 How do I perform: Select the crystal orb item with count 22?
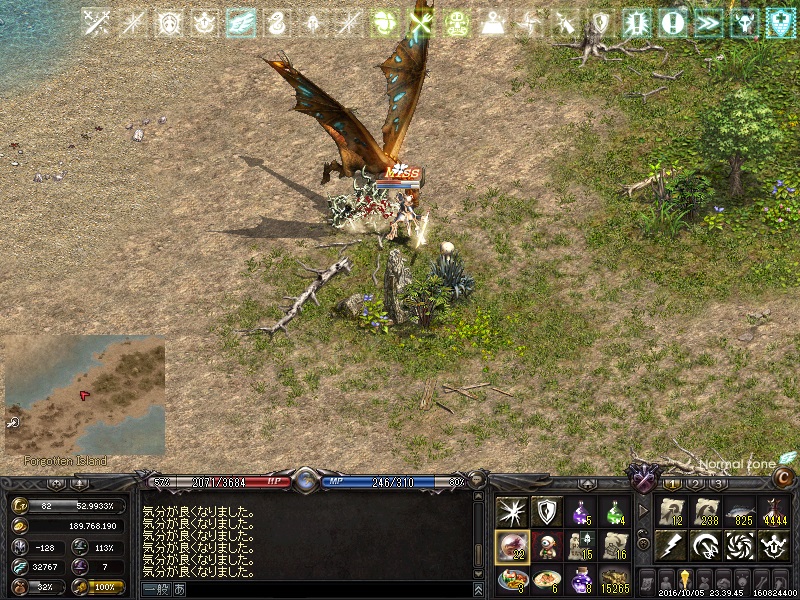click(512, 546)
